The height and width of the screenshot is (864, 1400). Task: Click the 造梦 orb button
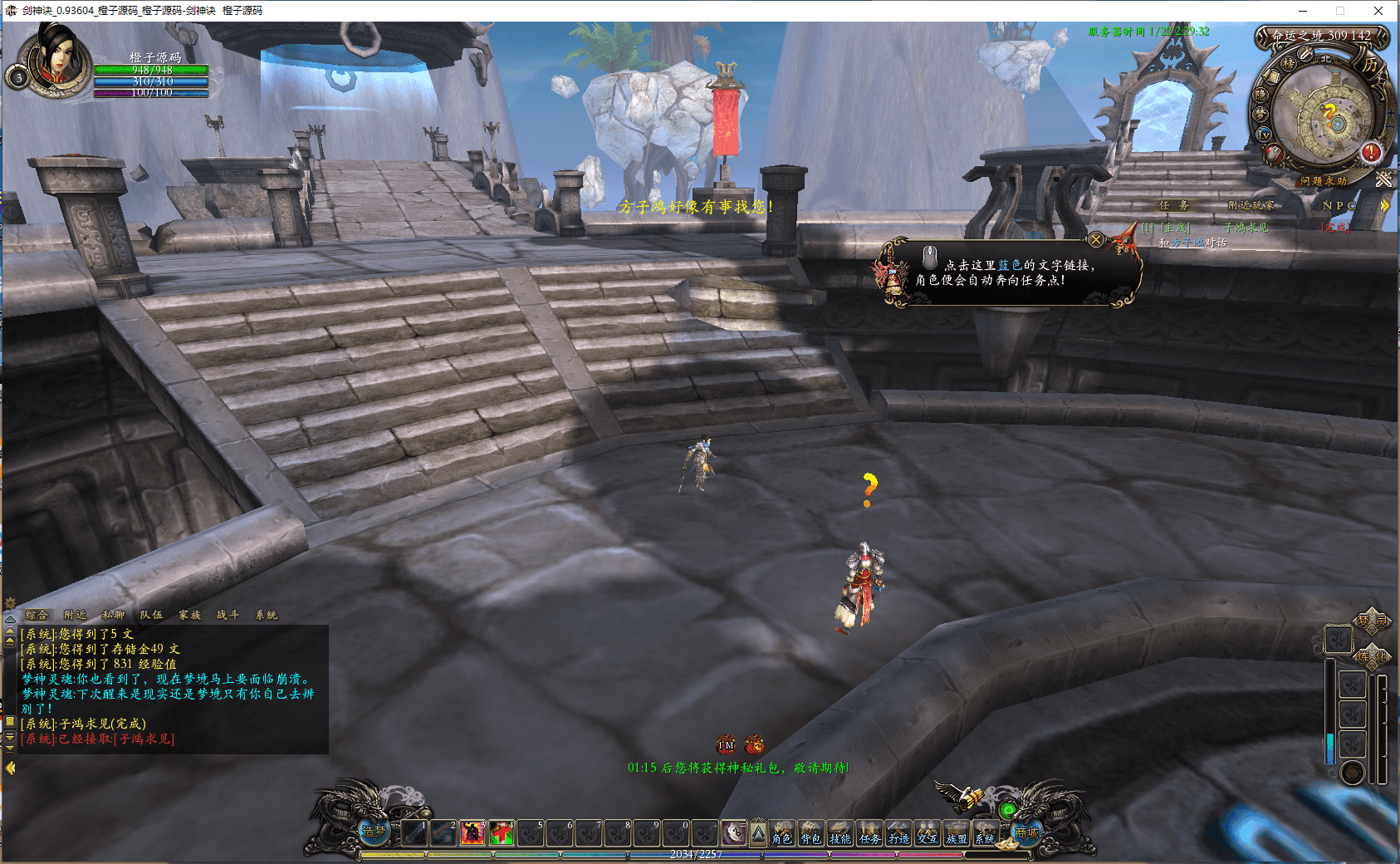pos(374,829)
